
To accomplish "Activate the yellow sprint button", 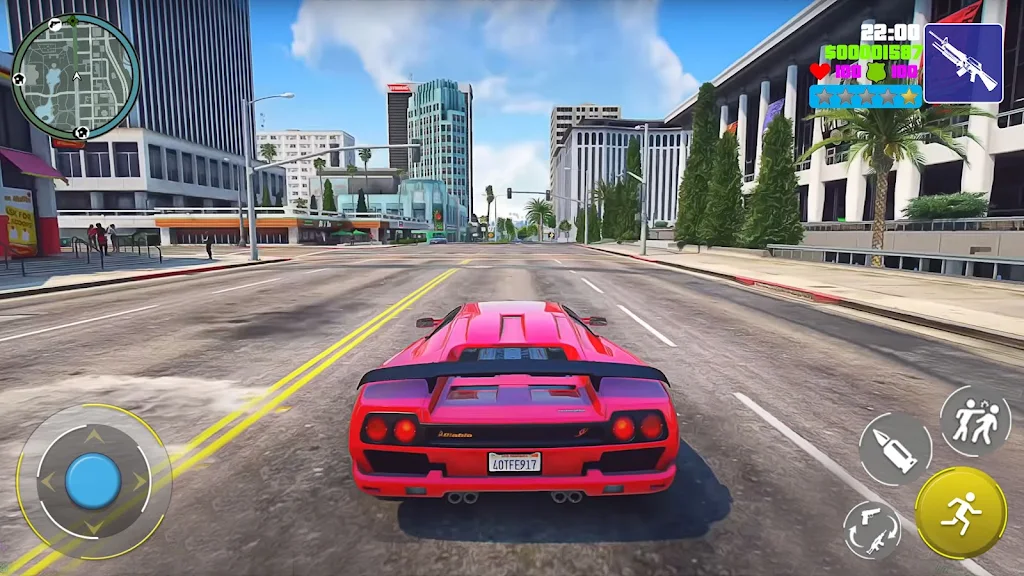I will pyautogui.click(x=960, y=512).
